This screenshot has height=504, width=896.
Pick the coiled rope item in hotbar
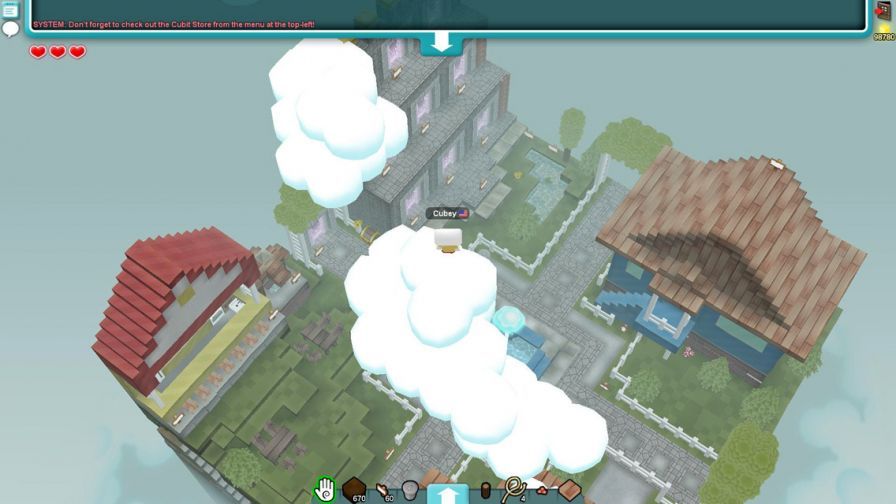(x=513, y=489)
